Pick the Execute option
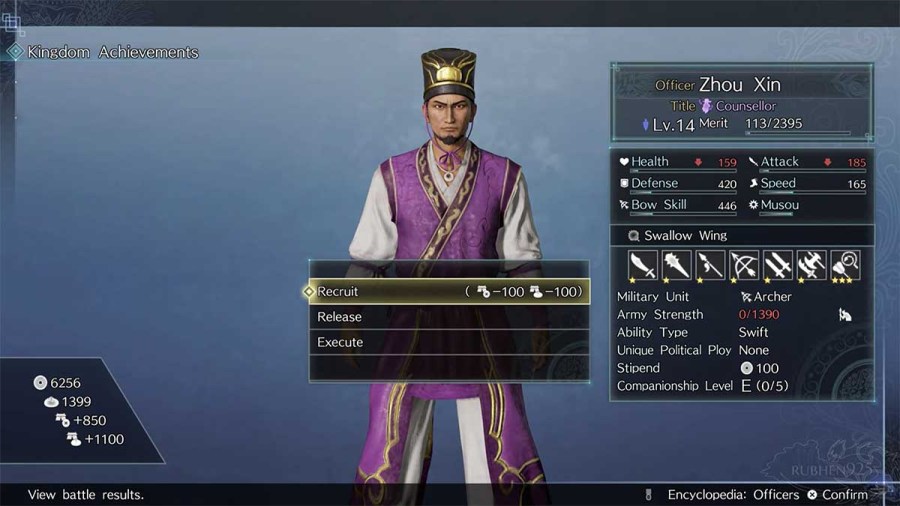The height and width of the screenshot is (506, 900). 448,342
